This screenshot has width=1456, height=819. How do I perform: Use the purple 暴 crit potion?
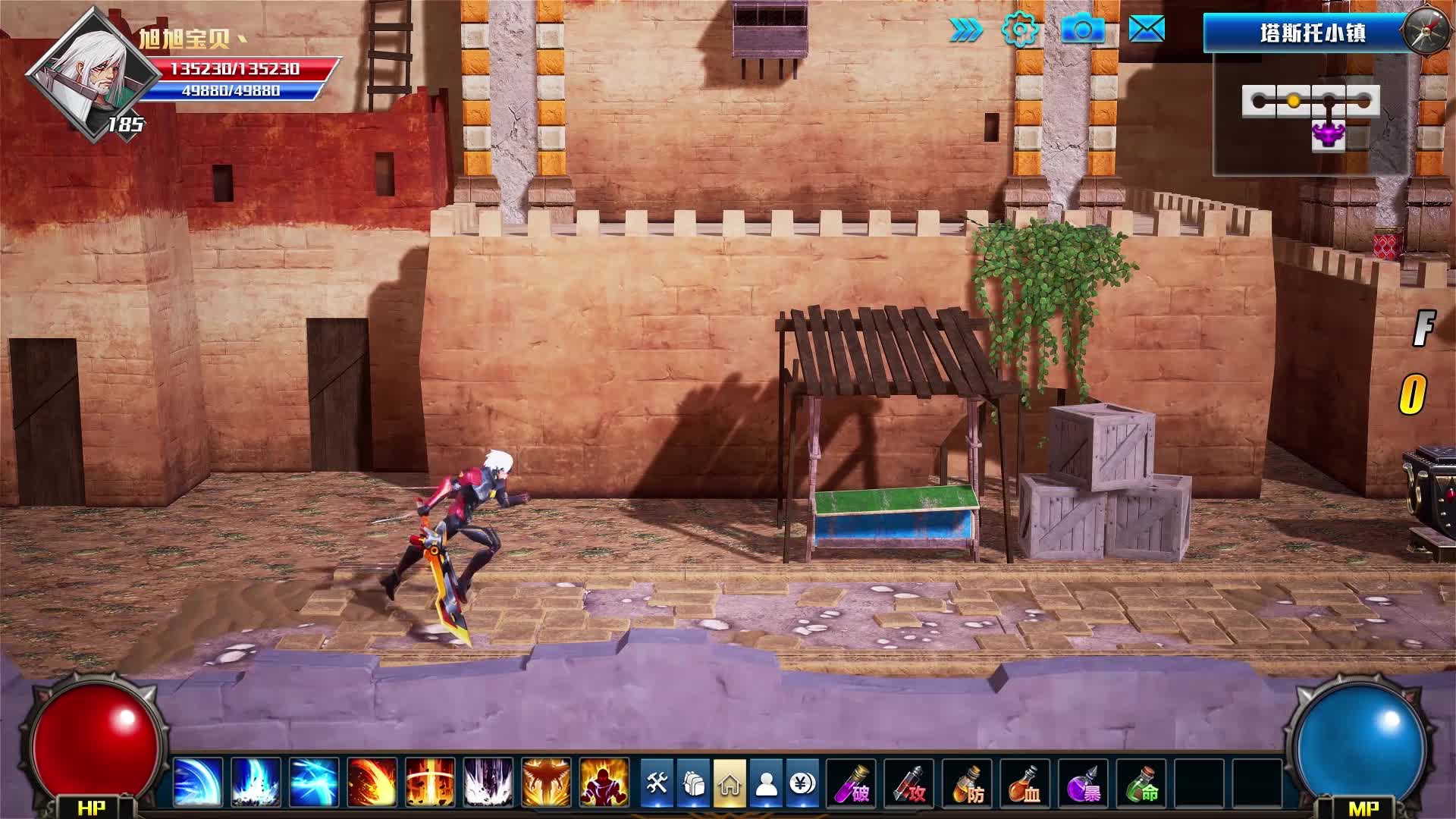(1083, 783)
